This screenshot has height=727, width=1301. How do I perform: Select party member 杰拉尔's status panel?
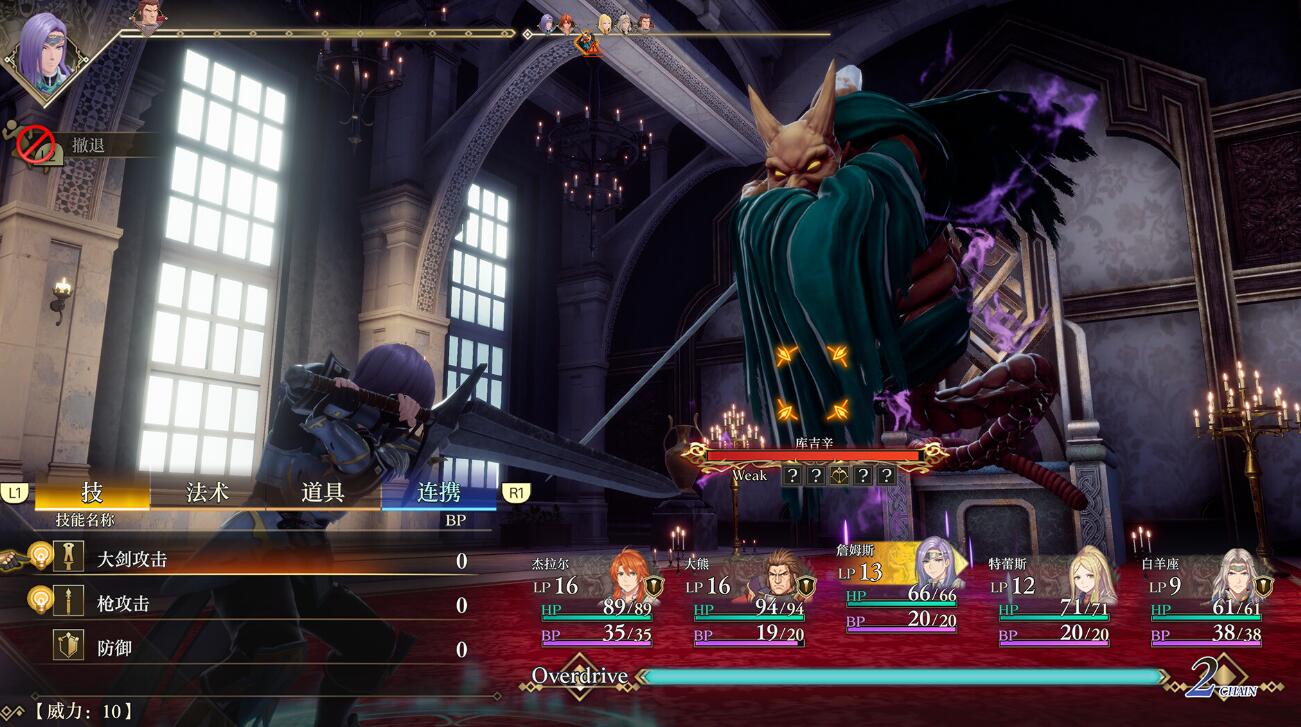coord(595,600)
